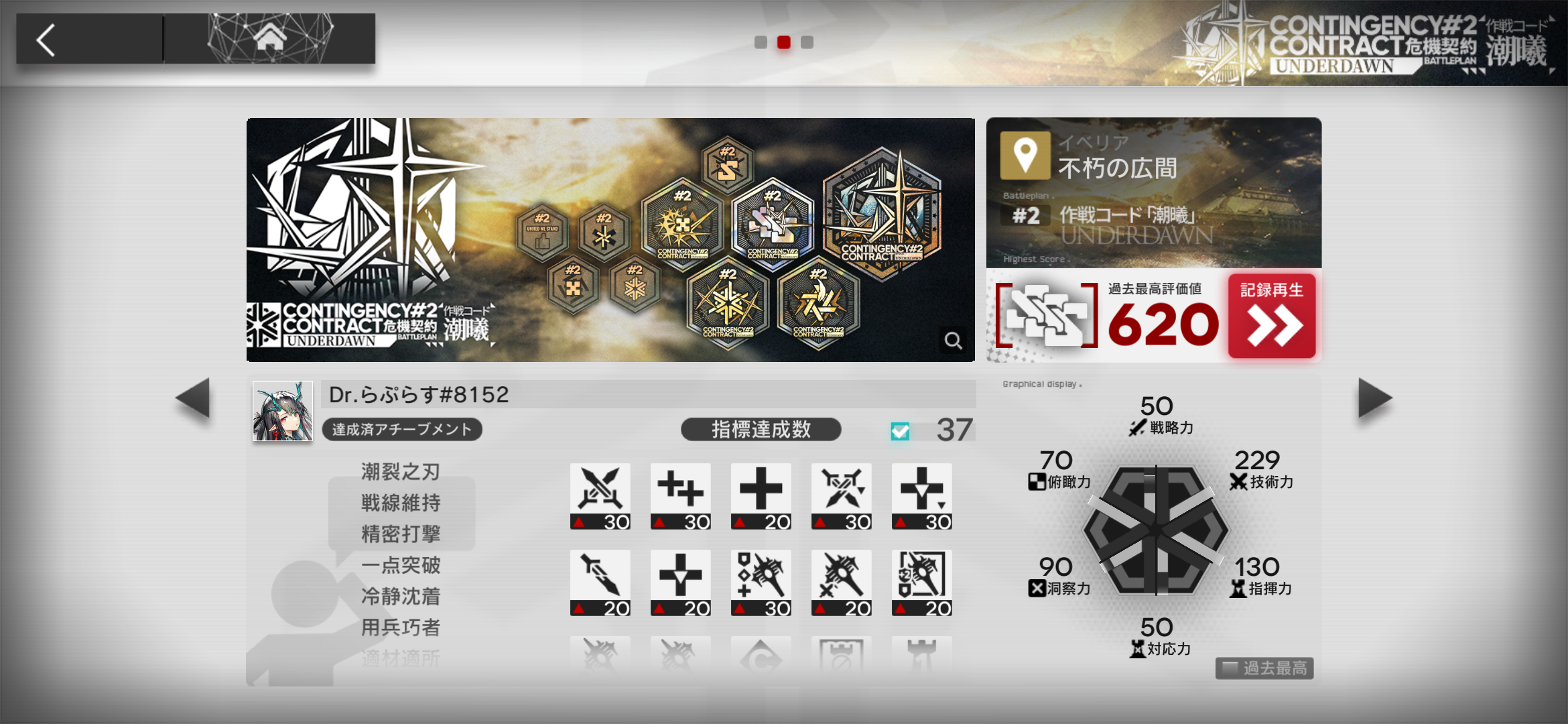Magnify the medal banner with the search icon
Image resolution: width=1568 pixels, height=724 pixels.
click(x=953, y=341)
